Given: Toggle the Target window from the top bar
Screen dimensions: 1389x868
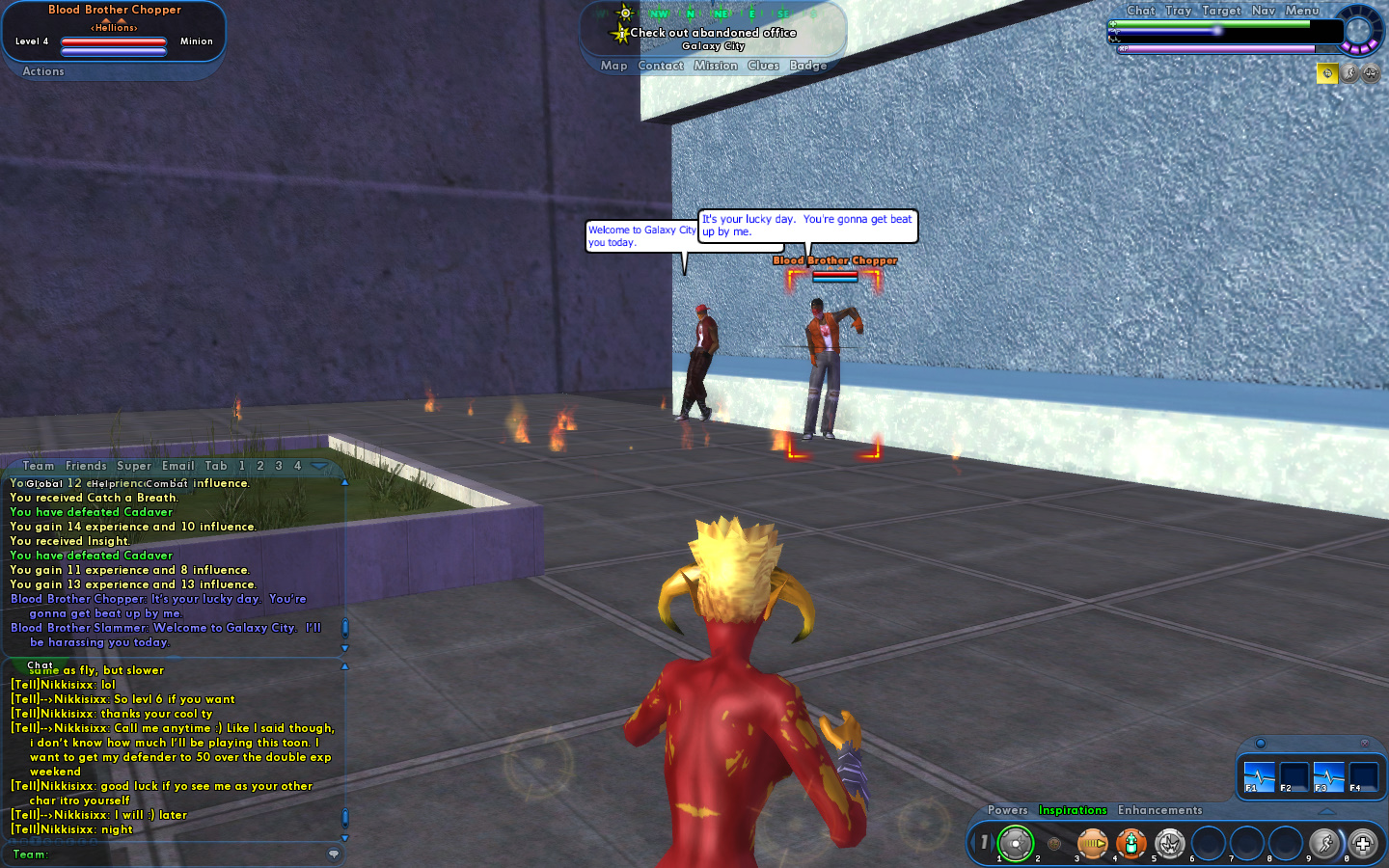Looking at the screenshot, I should tap(1221, 11).
